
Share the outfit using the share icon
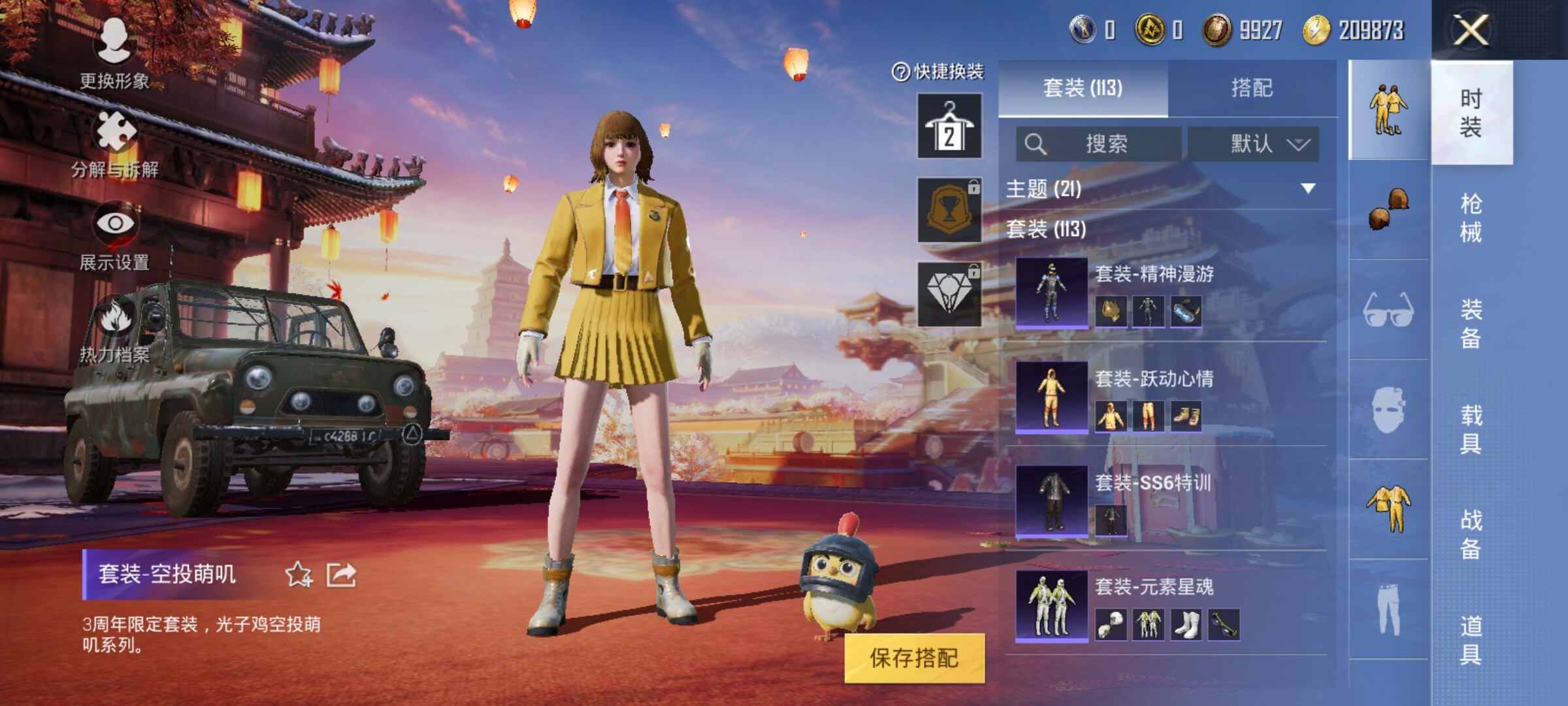coord(342,575)
